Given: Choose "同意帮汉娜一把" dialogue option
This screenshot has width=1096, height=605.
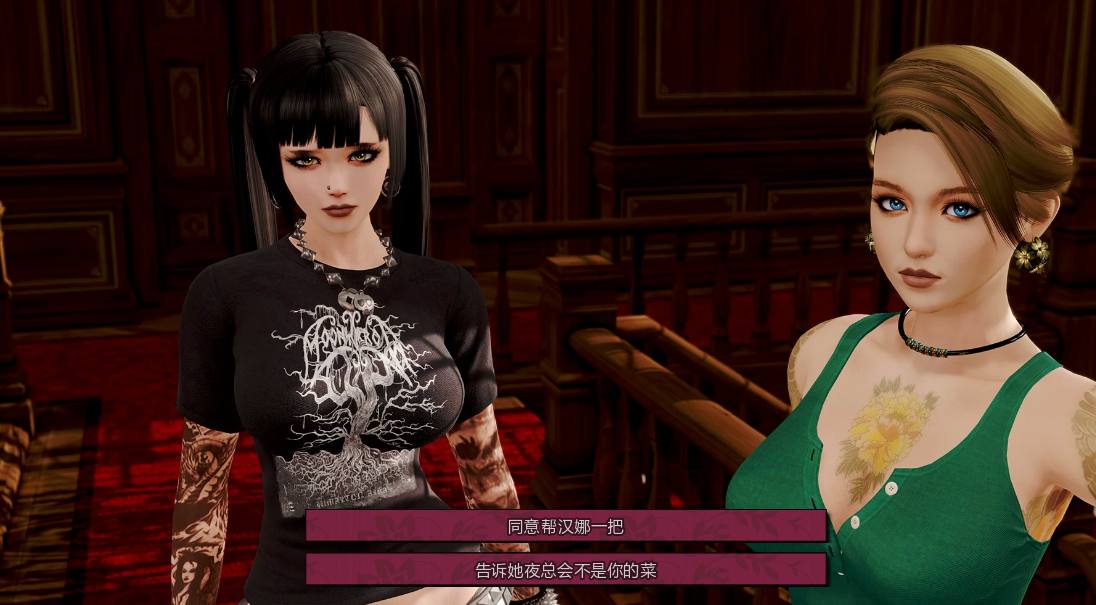Looking at the screenshot, I should pos(566,526).
